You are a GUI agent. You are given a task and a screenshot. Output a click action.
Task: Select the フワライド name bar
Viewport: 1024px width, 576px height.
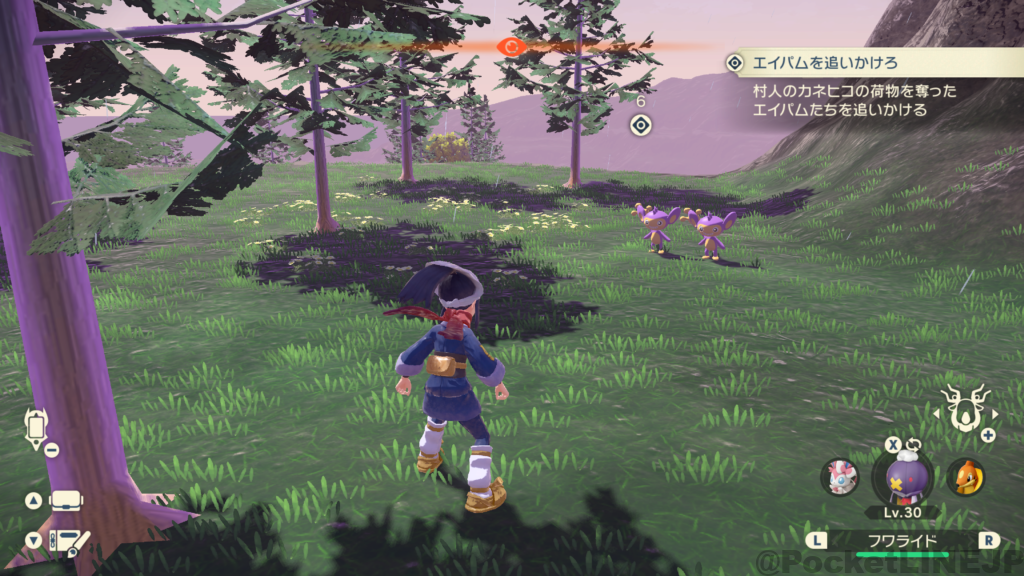(x=902, y=541)
